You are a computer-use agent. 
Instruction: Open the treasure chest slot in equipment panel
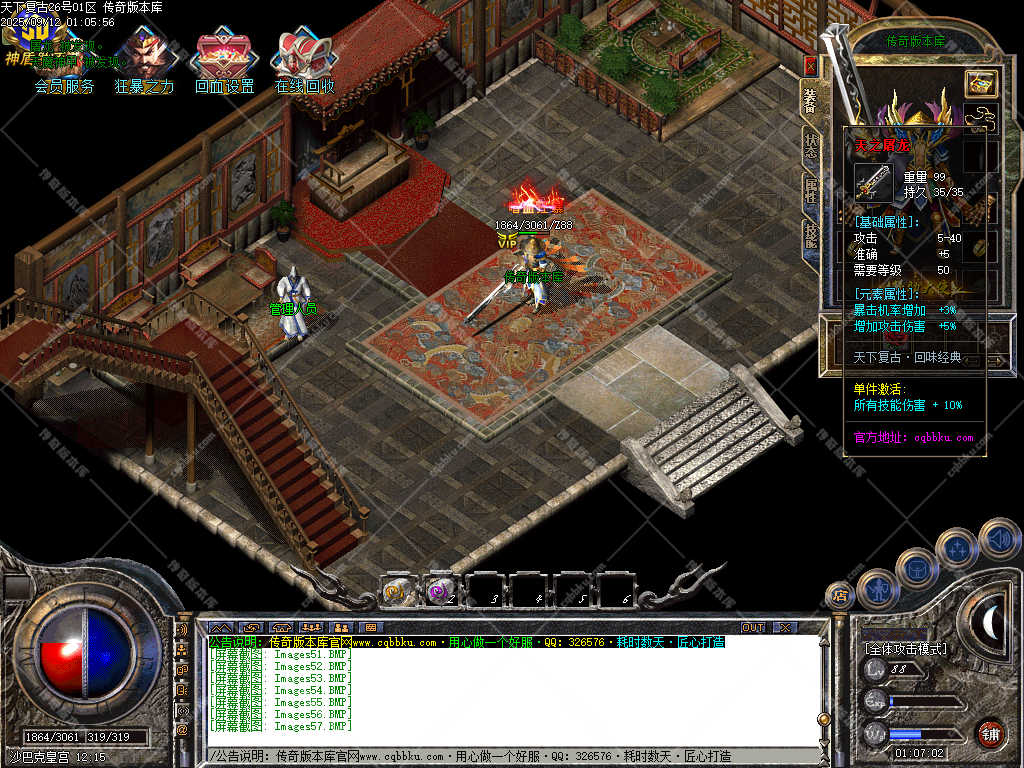coord(980,84)
